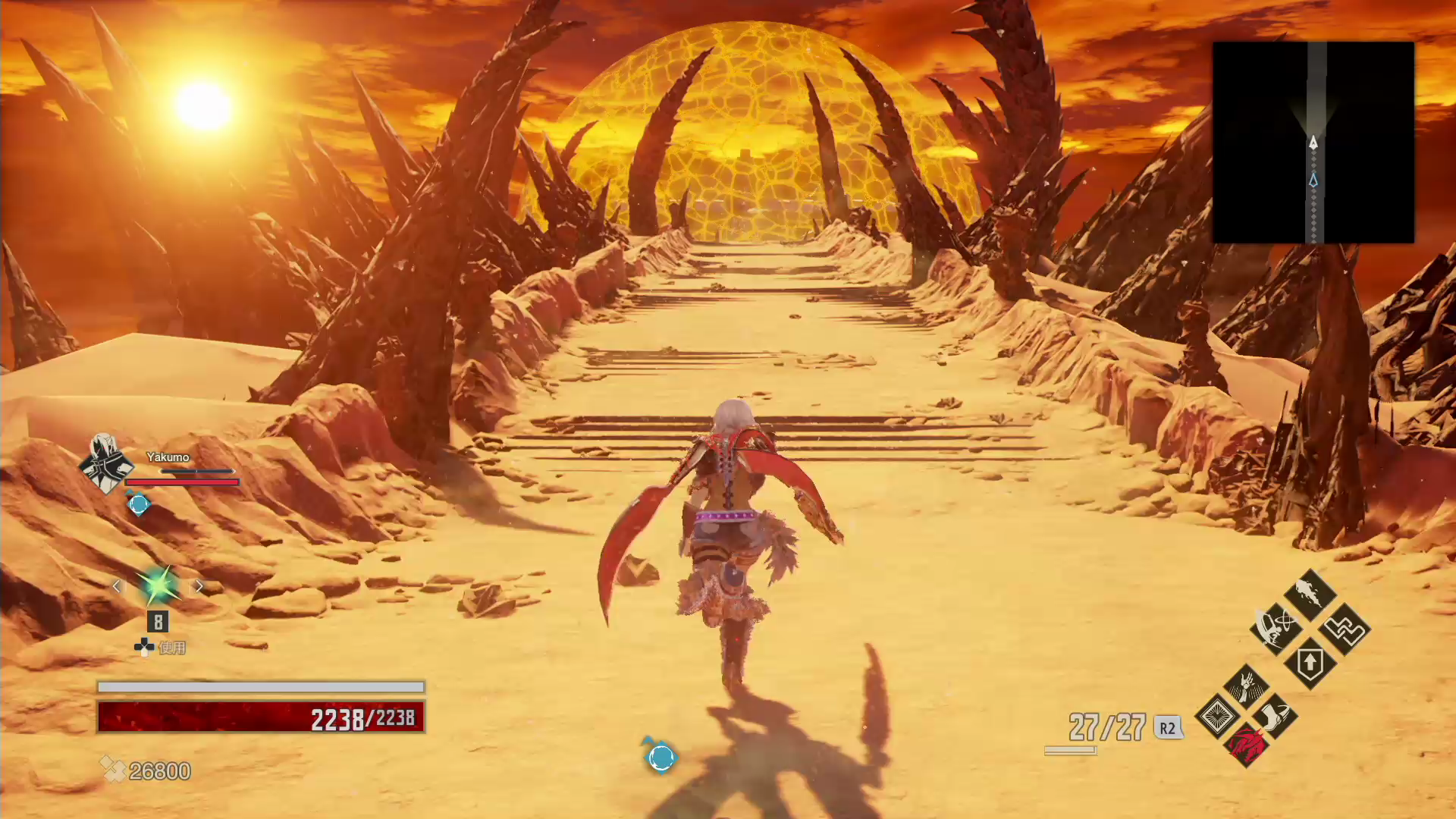Use the green regeneration item
1456x819 pixels.
click(158, 585)
